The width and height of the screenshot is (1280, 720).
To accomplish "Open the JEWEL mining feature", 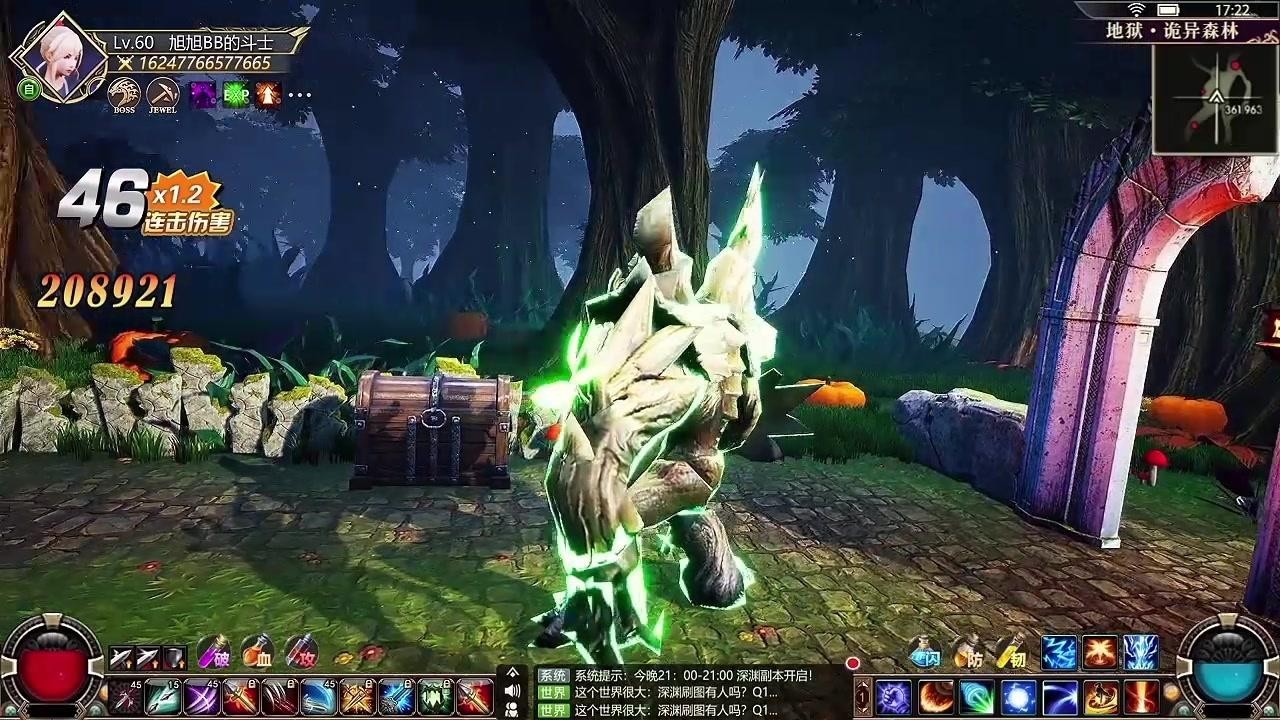I will pyautogui.click(x=161, y=94).
